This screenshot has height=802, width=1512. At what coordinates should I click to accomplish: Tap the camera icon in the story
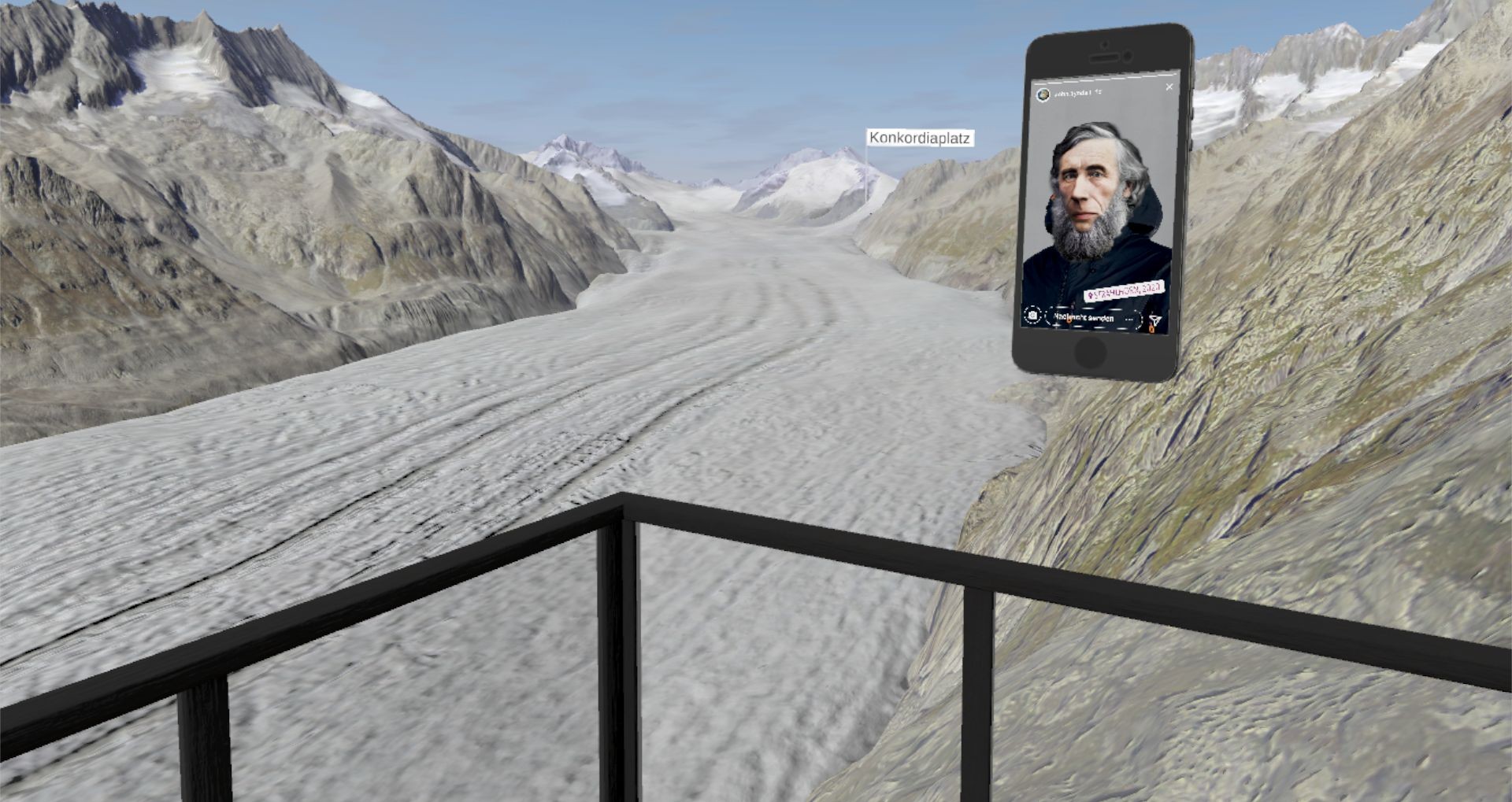coord(1032,316)
